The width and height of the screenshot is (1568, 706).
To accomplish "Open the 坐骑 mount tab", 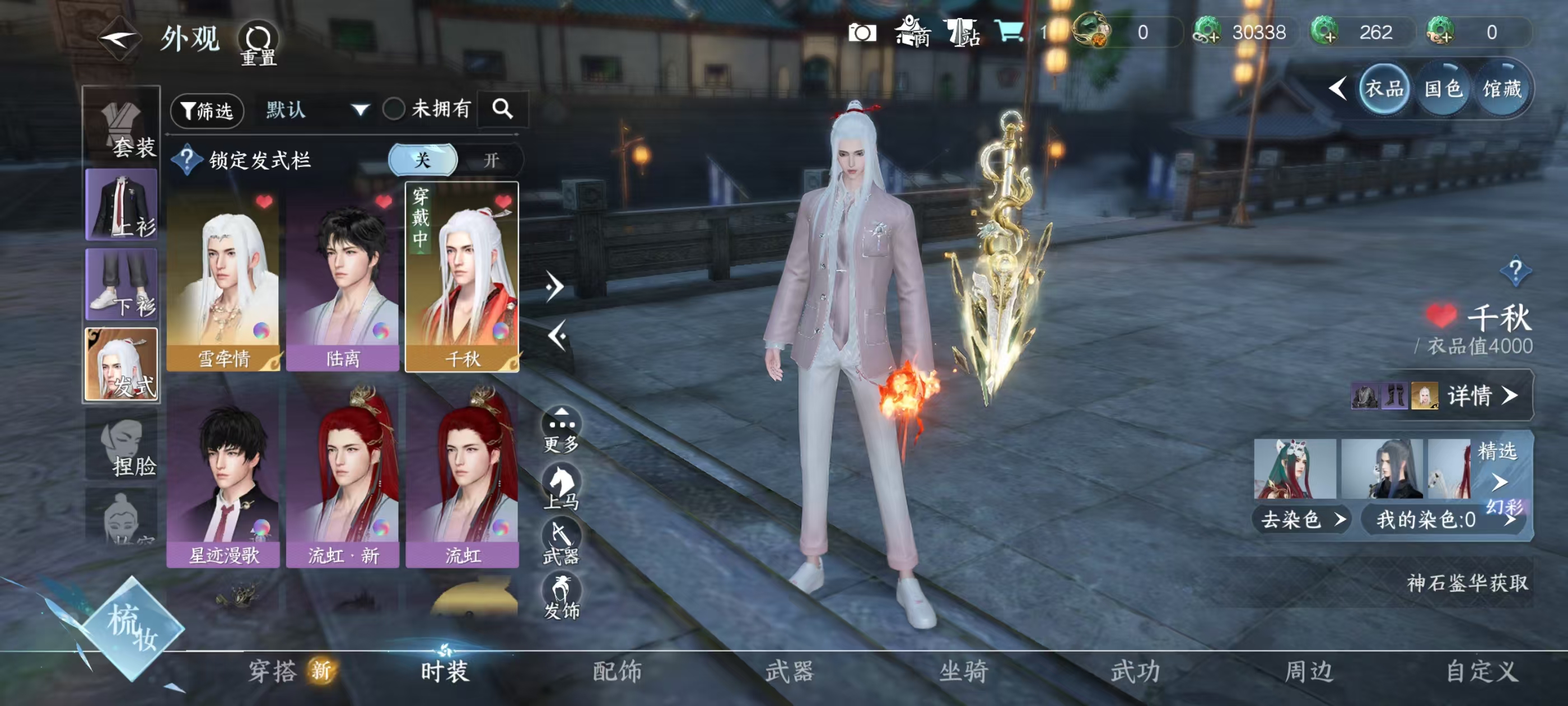I will [x=963, y=671].
